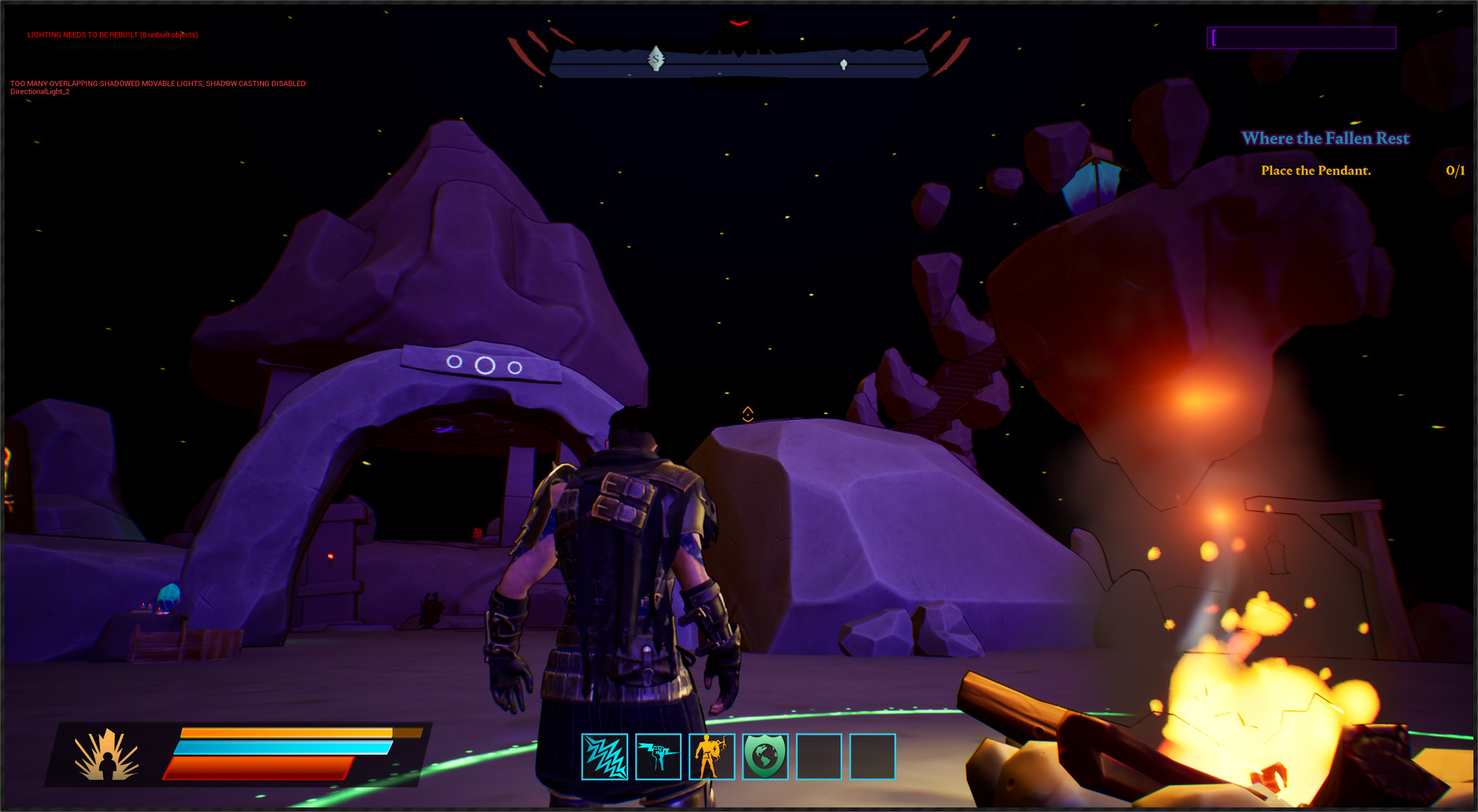
Task: Click the 'DirectionalLight_2' shadow warning text
Action: click(39, 91)
